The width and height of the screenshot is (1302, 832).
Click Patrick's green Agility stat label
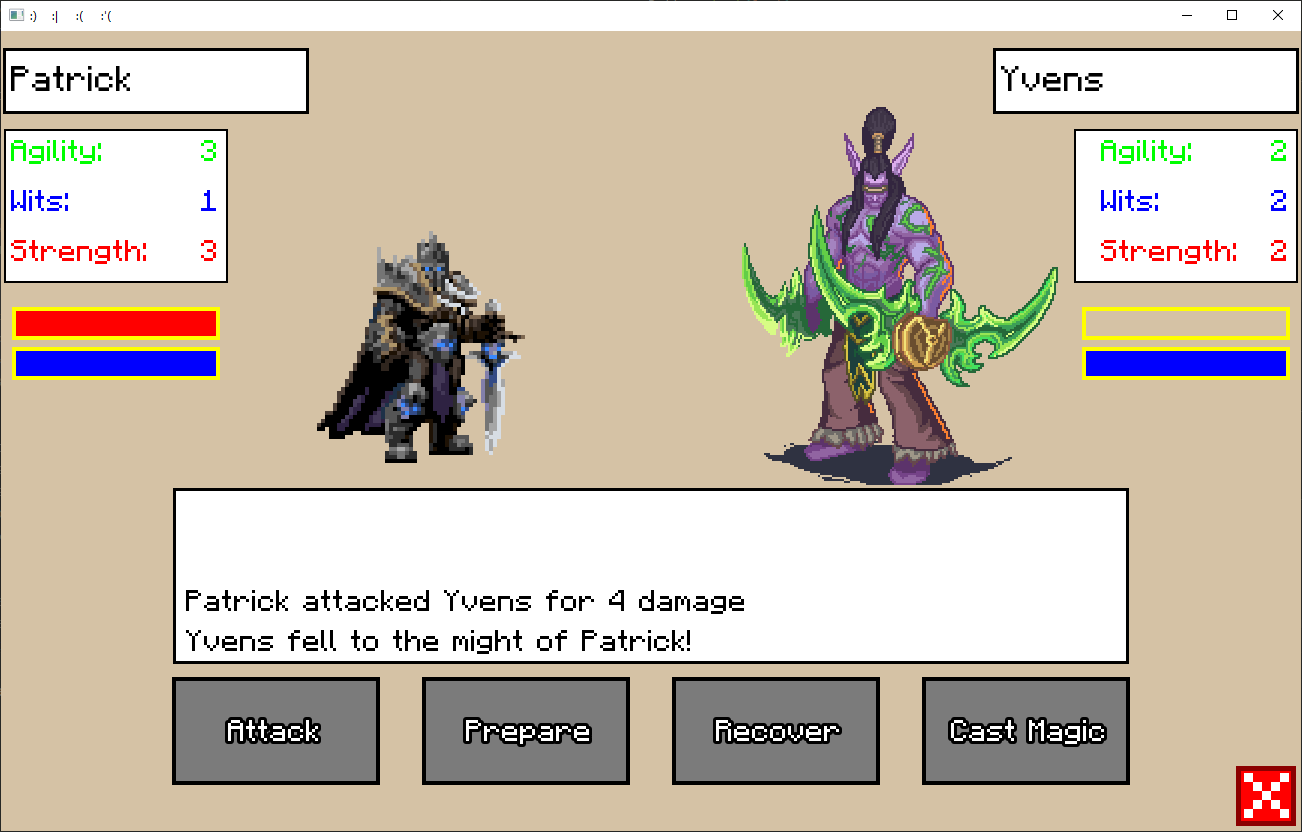(56, 151)
